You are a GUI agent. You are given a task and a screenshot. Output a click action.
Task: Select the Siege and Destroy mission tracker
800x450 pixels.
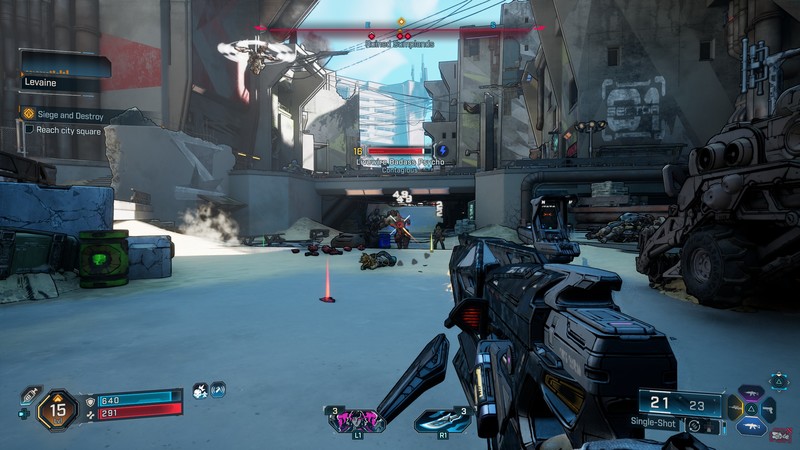click(63, 115)
